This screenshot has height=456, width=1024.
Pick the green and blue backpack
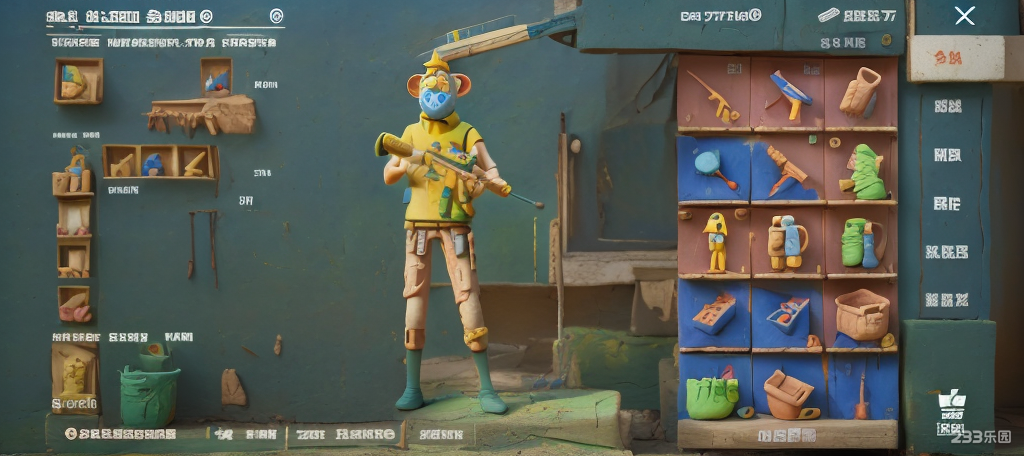click(860, 242)
